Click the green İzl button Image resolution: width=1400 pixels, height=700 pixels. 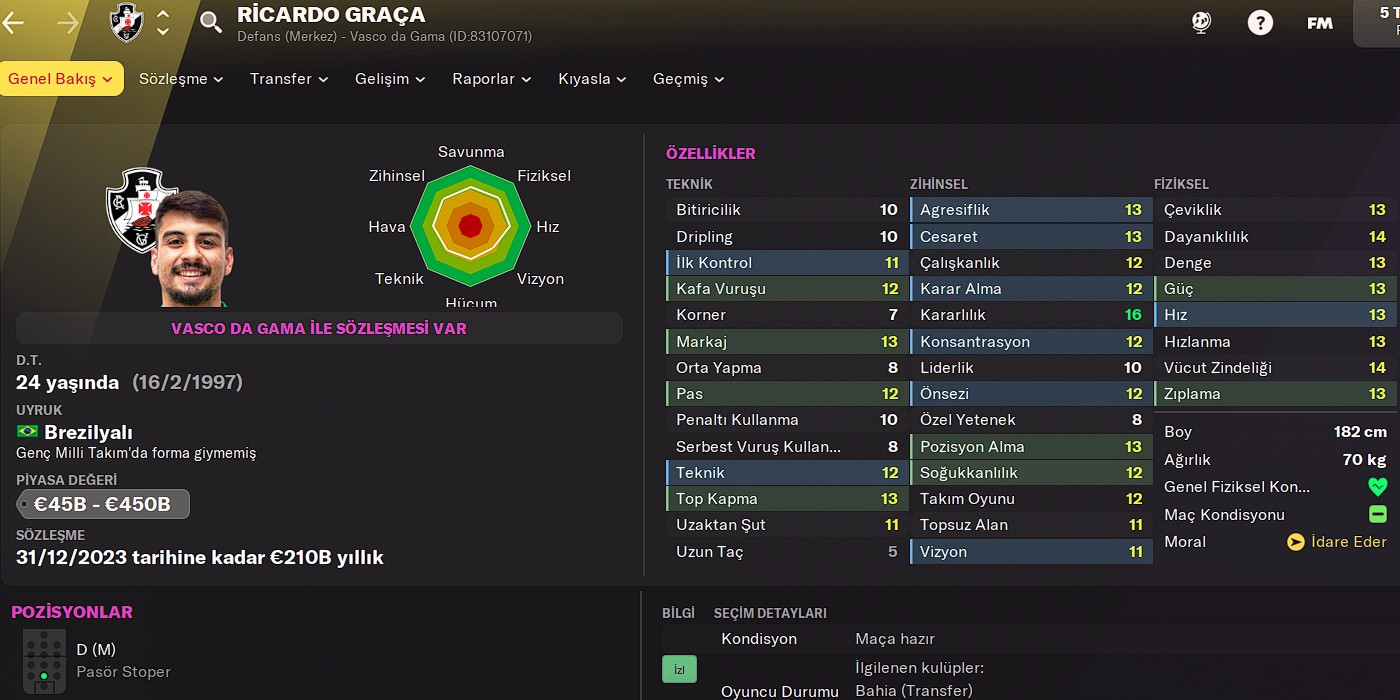point(679,669)
